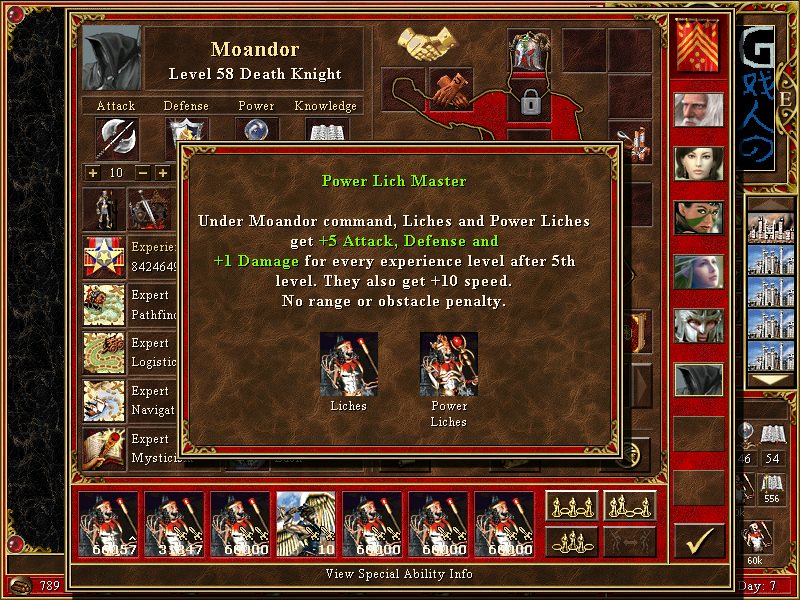The height and width of the screenshot is (600, 800).
Task: Select the angel creature army slot
Action: (x=306, y=524)
